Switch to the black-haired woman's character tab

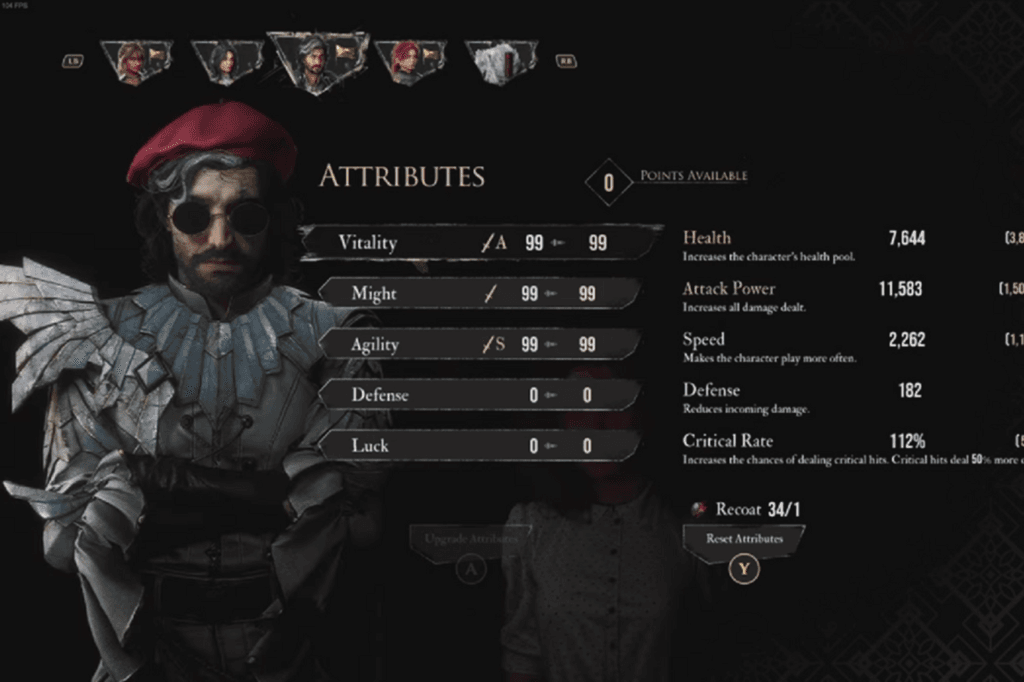227,61
